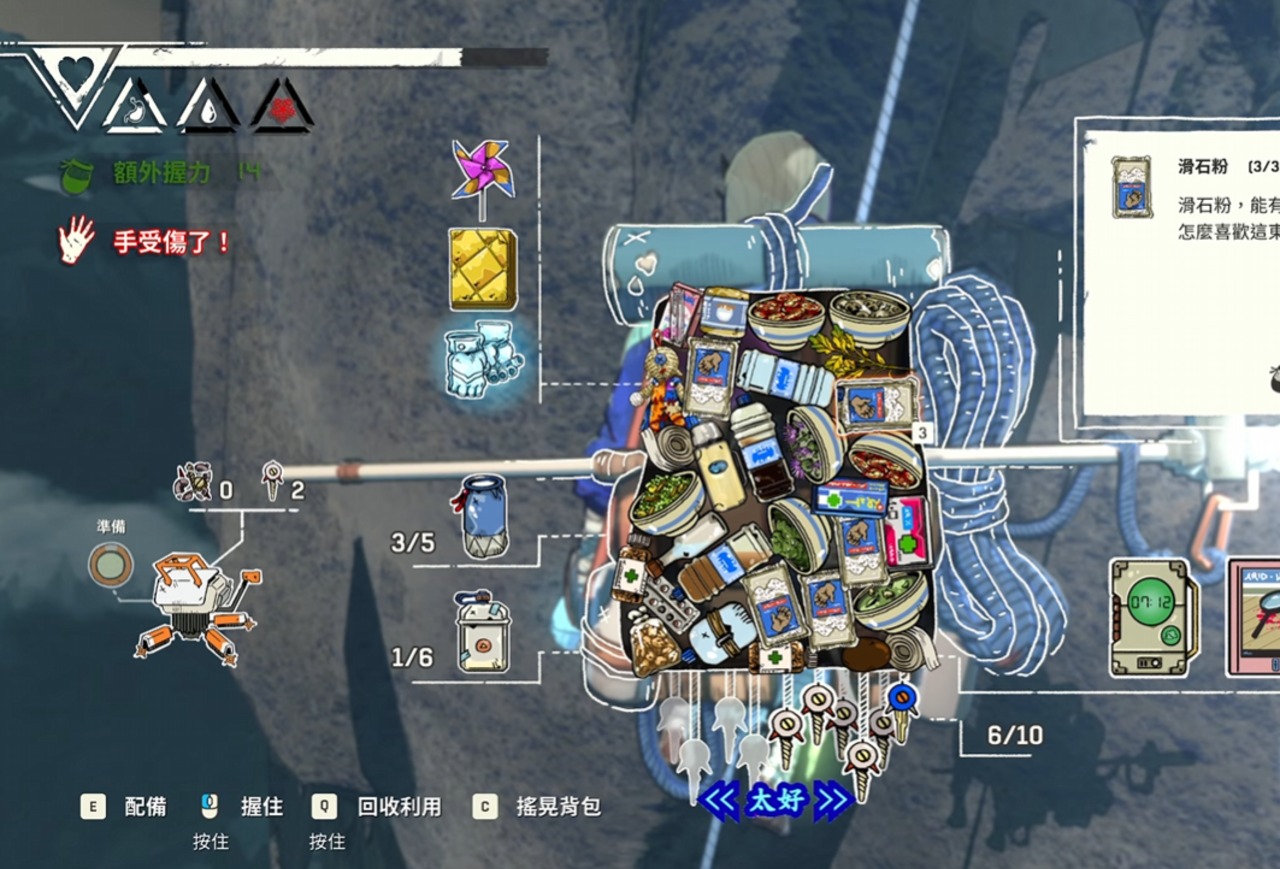Choose the blue bandage box with green cross
Viewport: 1280px width, 869px height.
point(849,496)
